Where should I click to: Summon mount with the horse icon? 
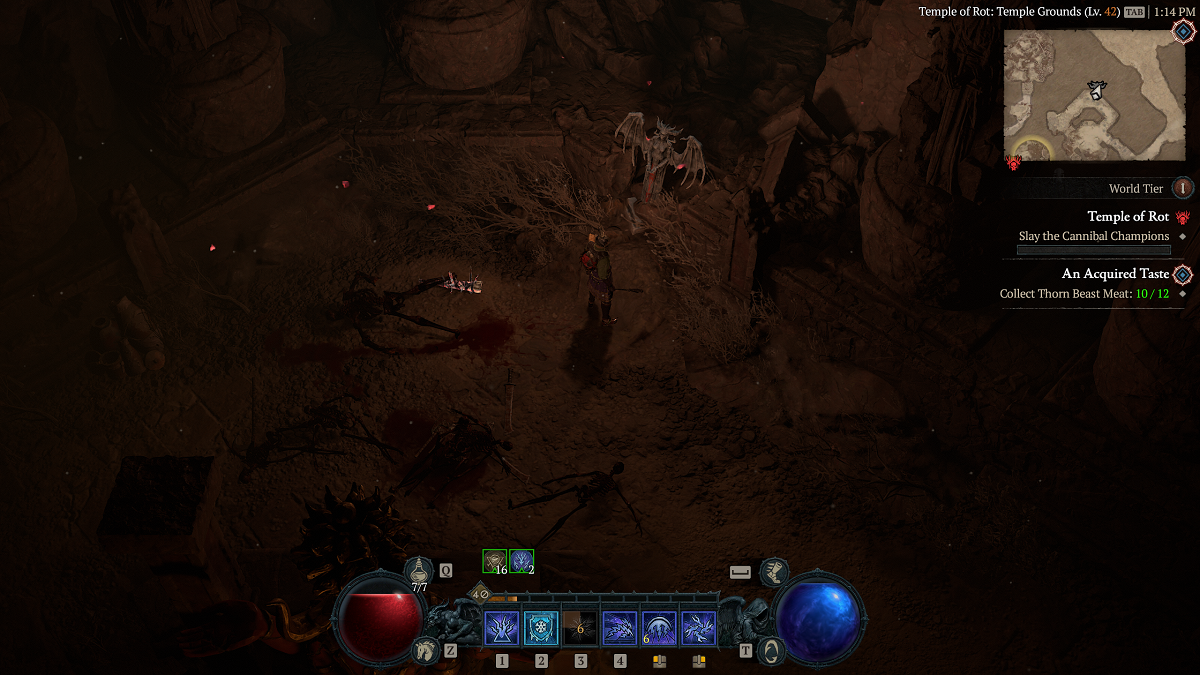[425, 650]
